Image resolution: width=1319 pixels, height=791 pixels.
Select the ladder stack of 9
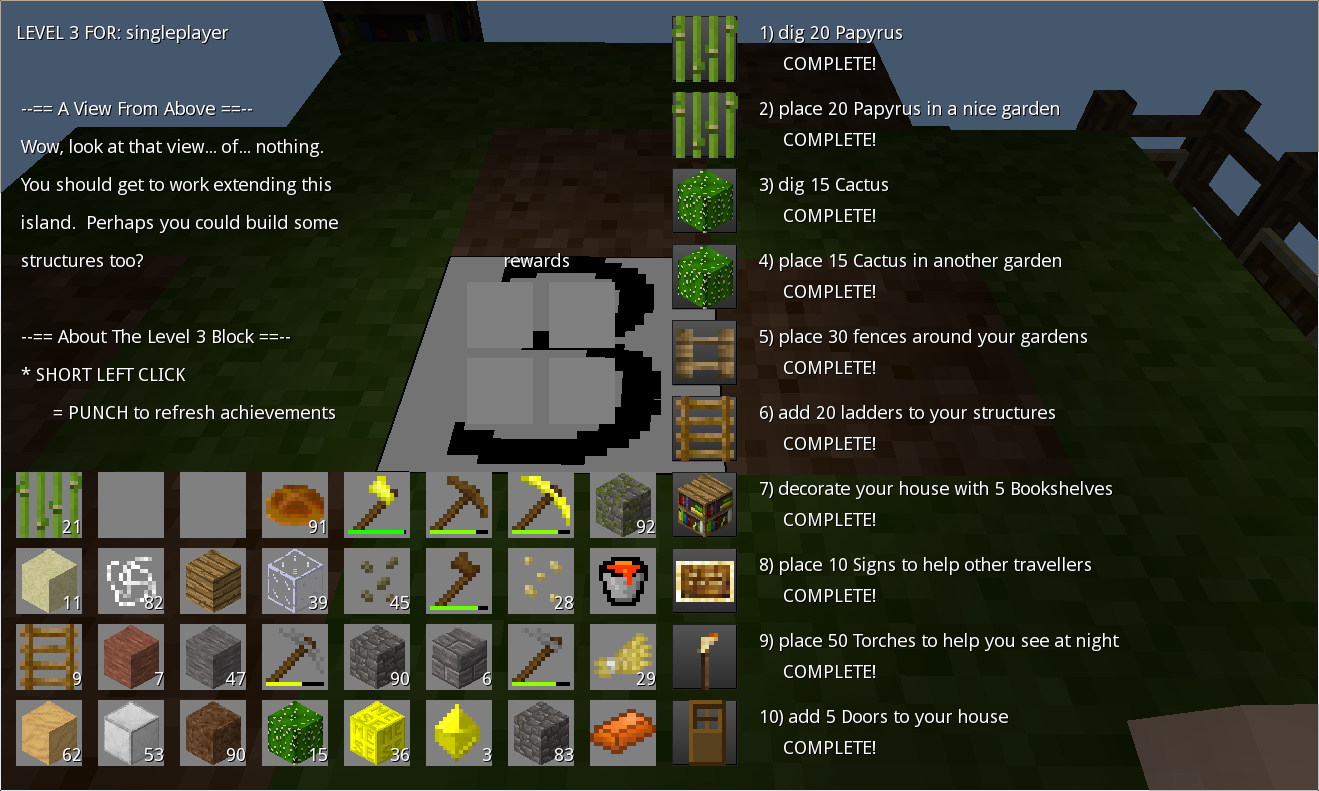point(49,655)
